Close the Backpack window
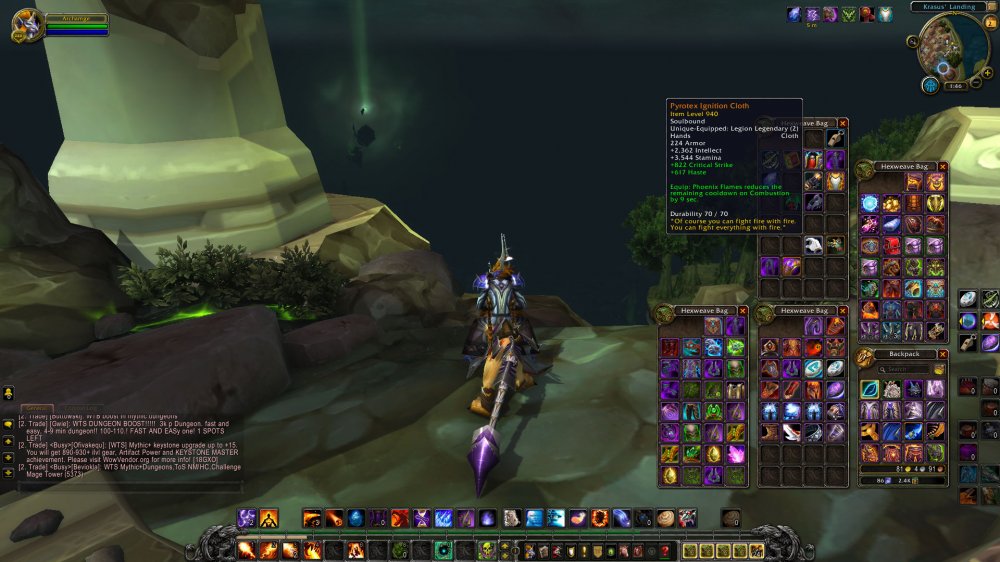1000x562 pixels. (x=942, y=354)
